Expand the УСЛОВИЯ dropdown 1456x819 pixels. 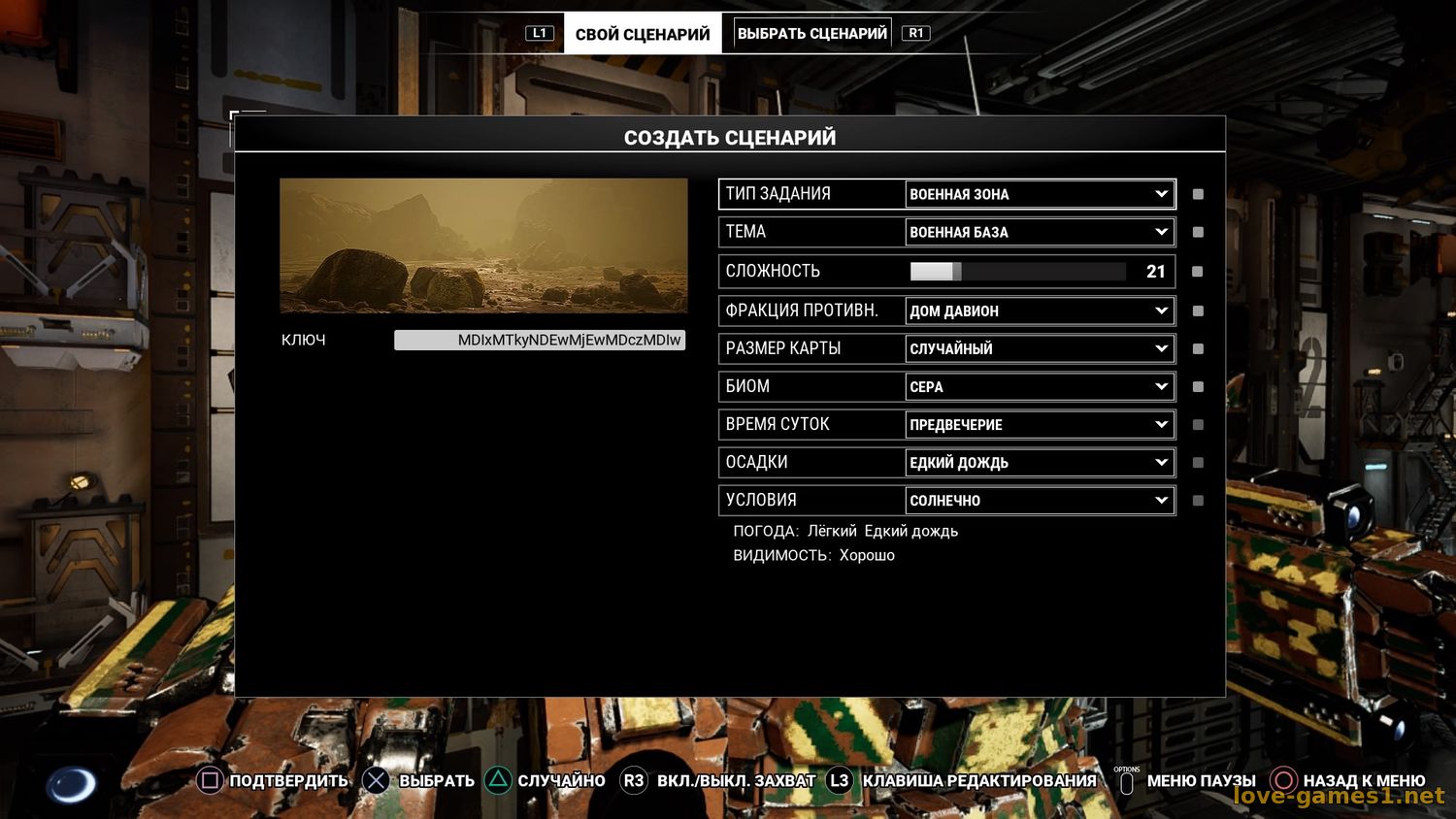pos(1039,500)
